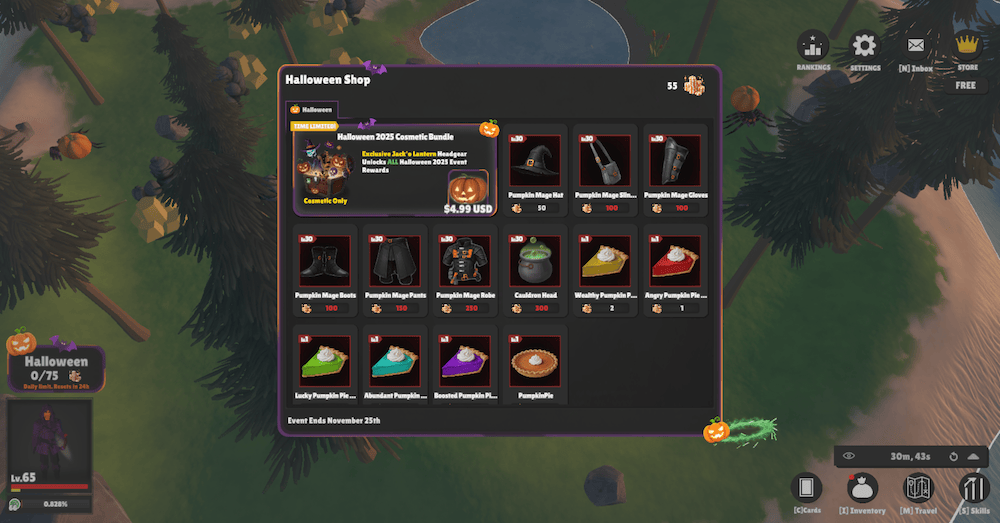1000x523 pixels.
Task: Open the Inventory bag
Action: tap(862, 488)
